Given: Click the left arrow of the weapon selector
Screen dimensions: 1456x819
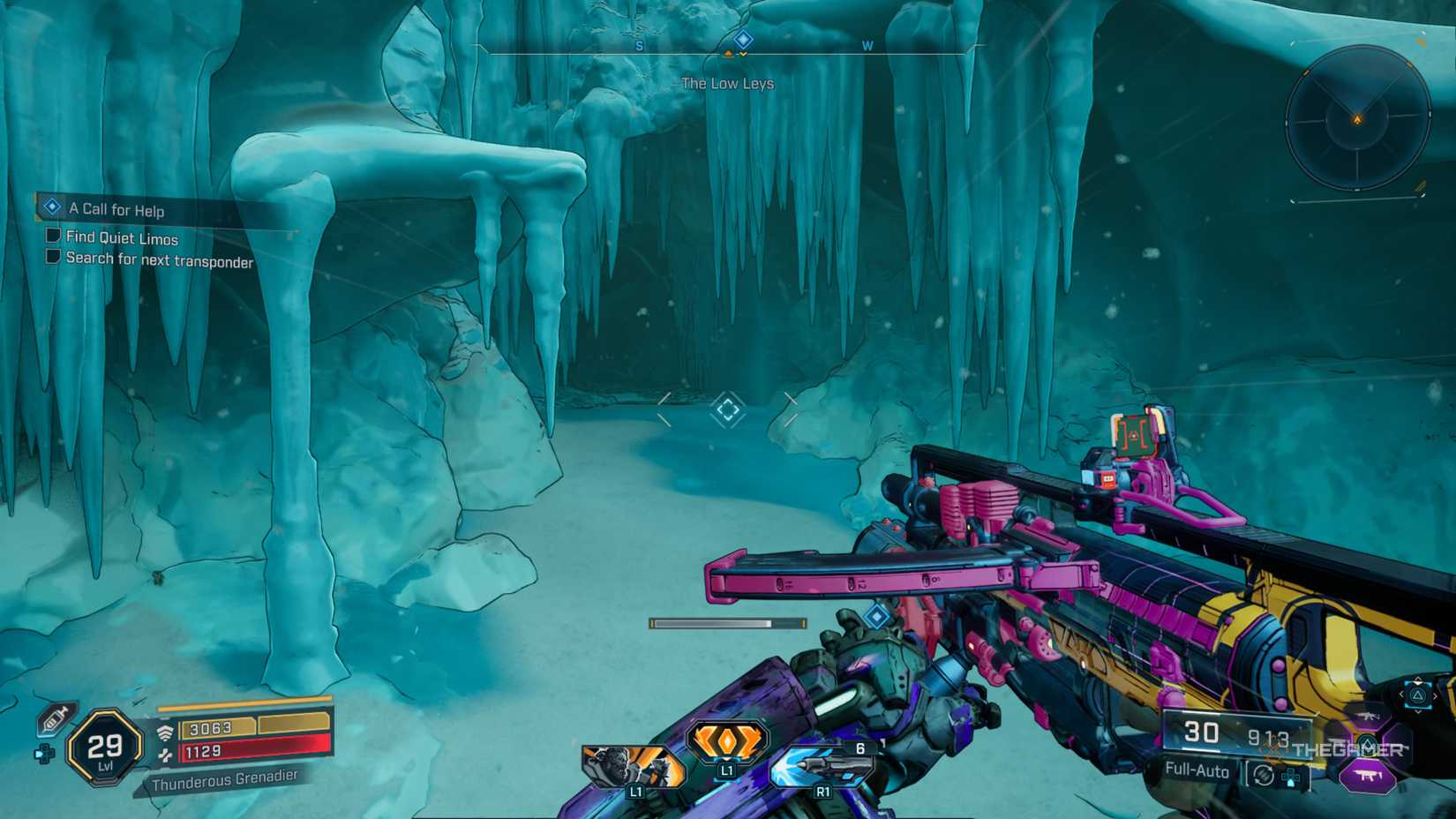Looking at the screenshot, I should pos(1402,693).
